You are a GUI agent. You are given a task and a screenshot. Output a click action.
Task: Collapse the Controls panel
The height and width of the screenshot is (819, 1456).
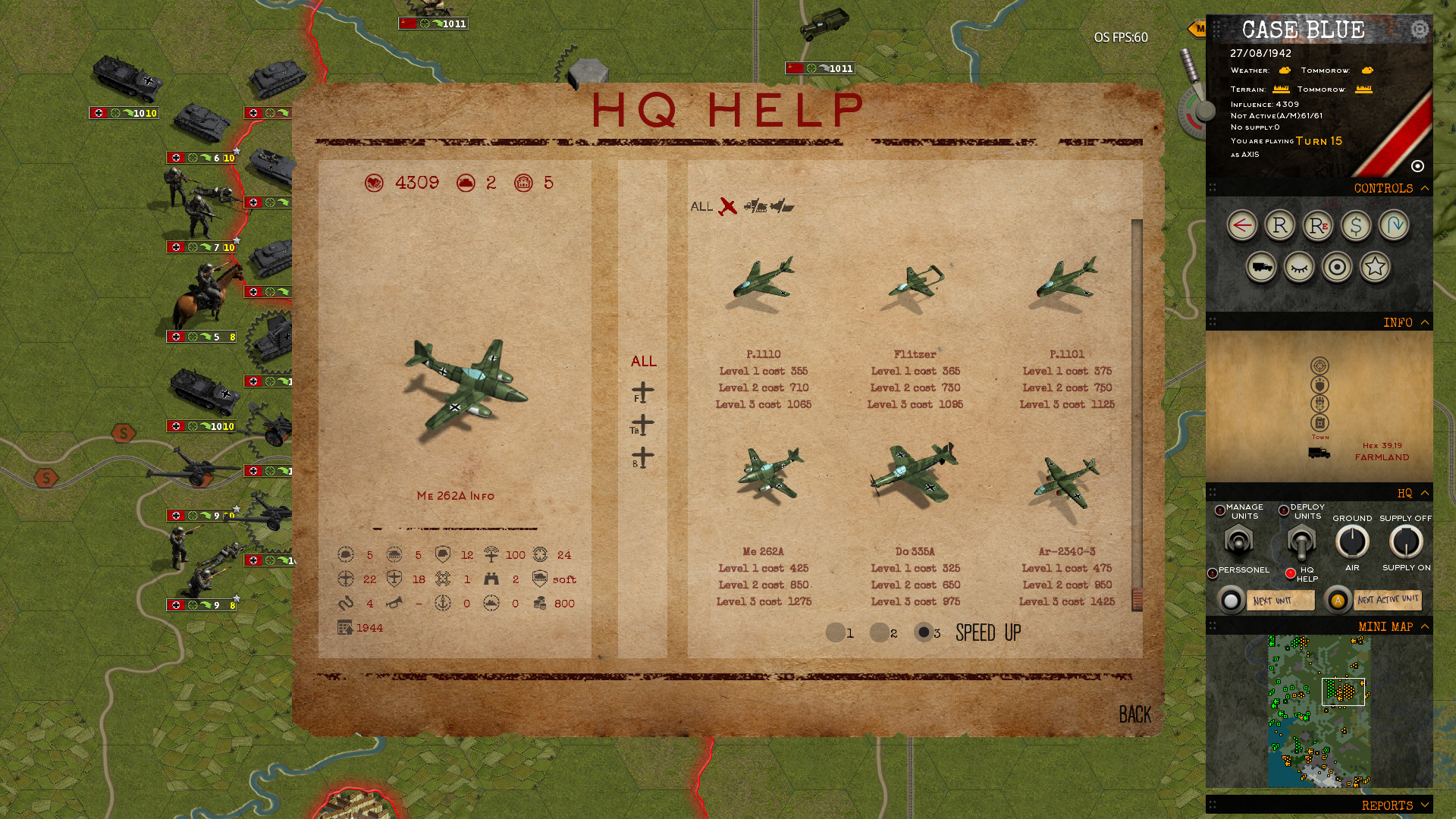click(x=1426, y=188)
